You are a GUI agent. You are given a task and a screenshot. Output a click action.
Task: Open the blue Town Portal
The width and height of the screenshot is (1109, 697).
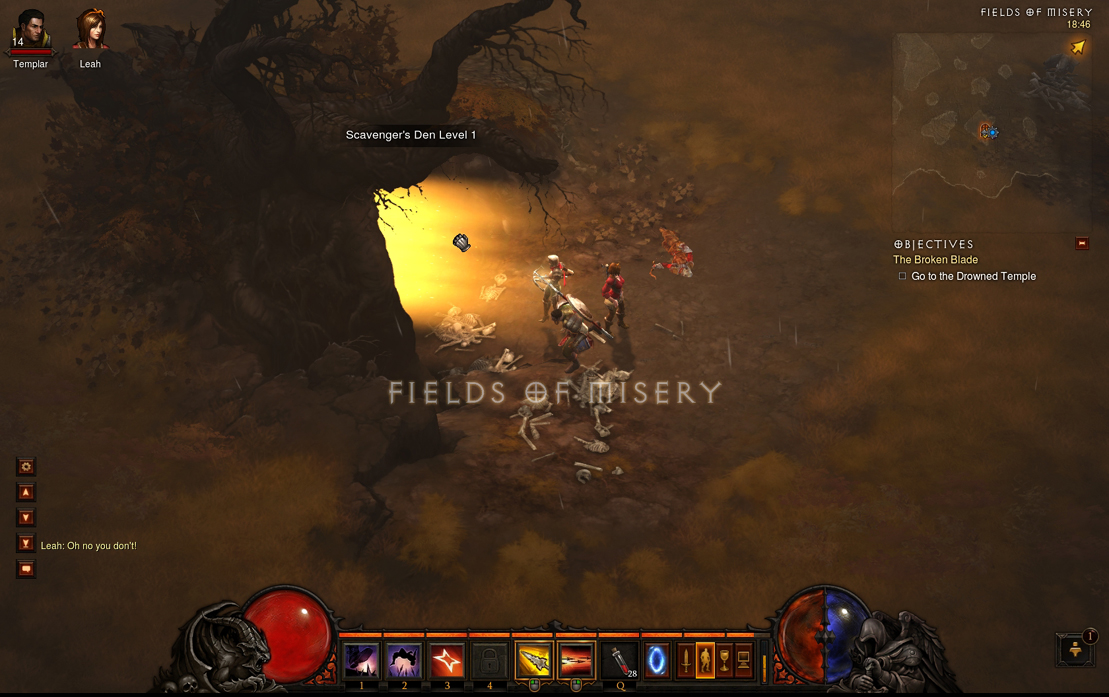click(x=657, y=661)
